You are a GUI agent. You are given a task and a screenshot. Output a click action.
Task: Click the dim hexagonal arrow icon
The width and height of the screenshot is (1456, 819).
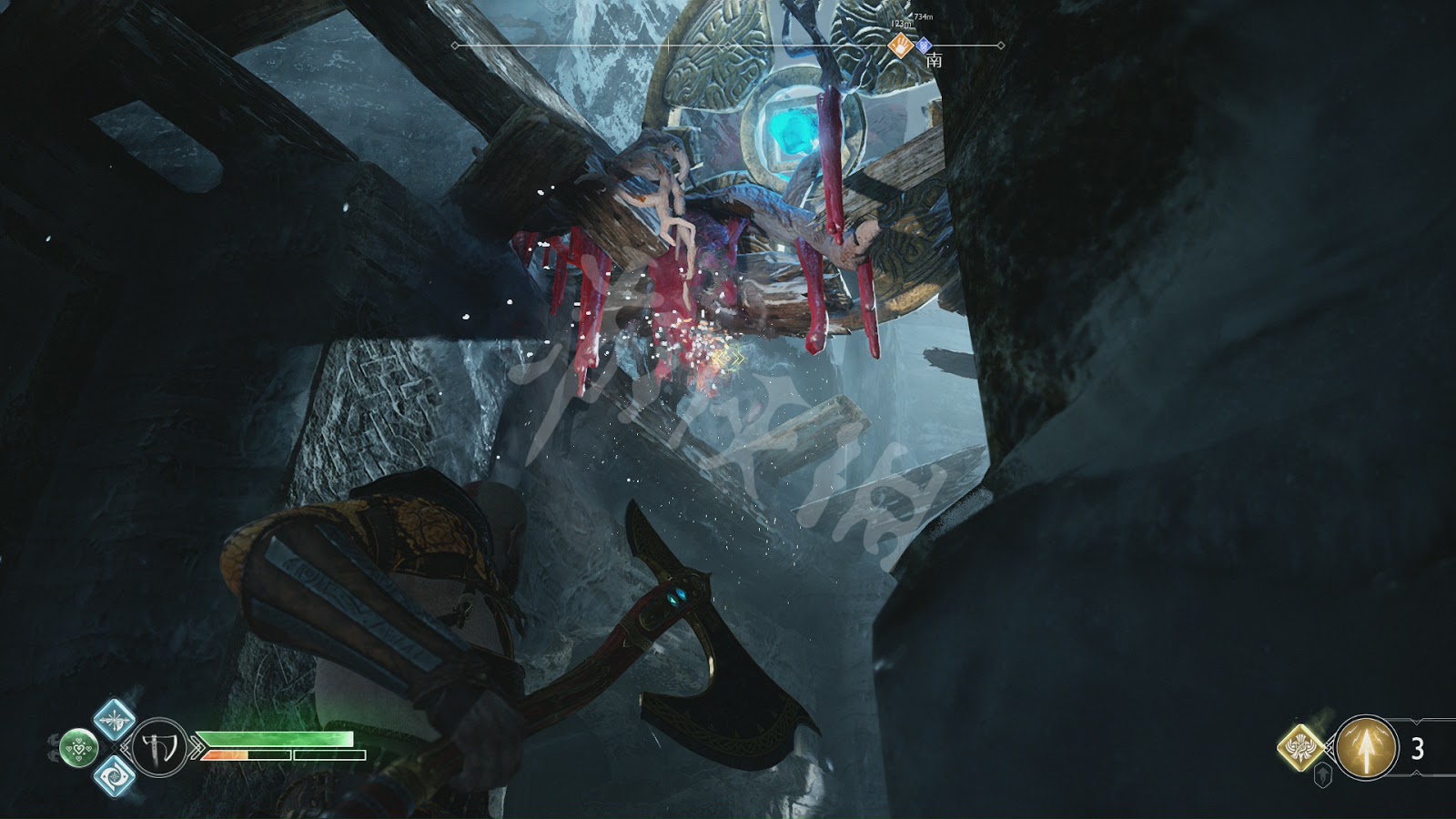click(1324, 775)
